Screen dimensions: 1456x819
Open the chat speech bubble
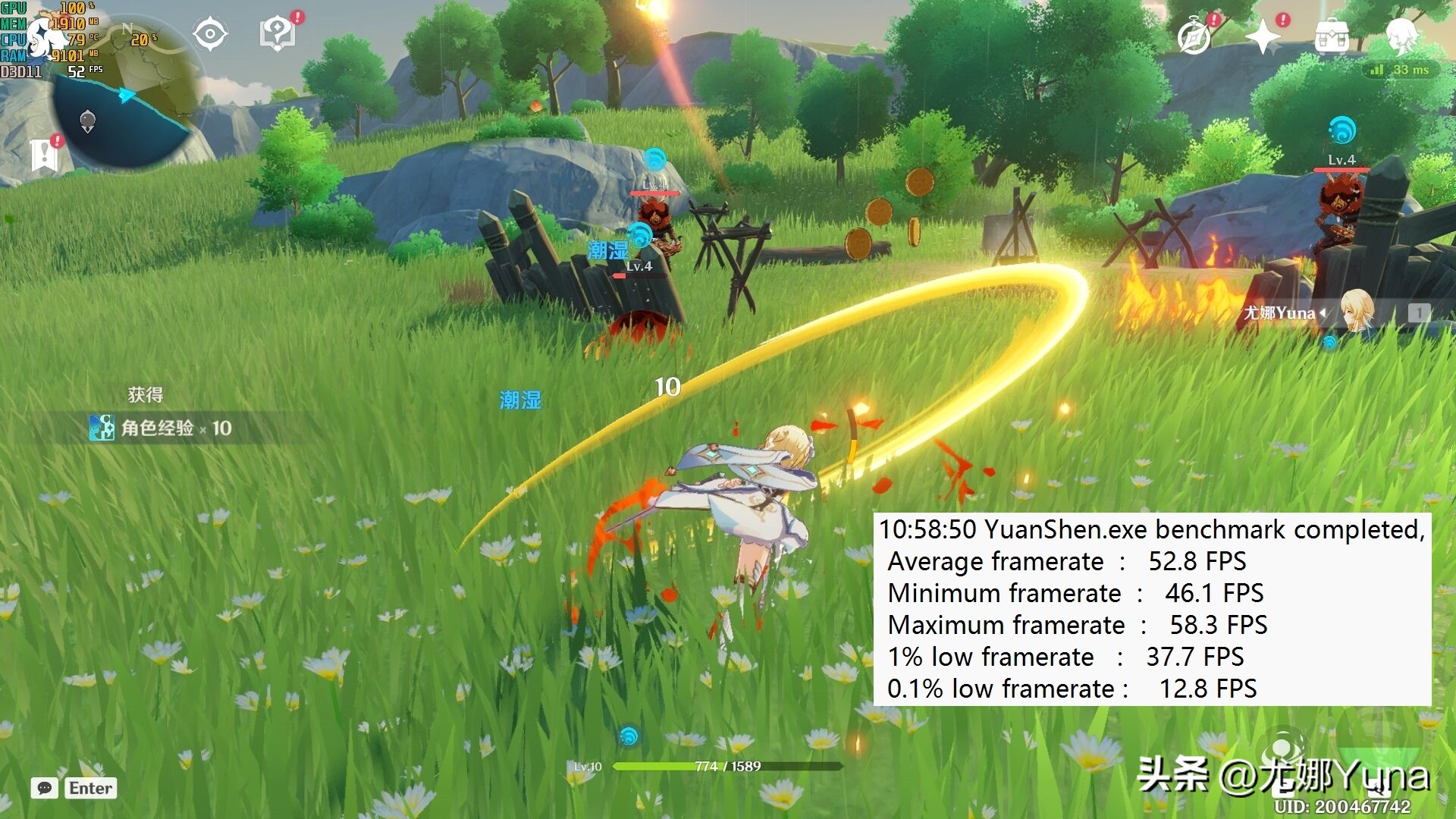pyautogui.click(x=45, y=788)
